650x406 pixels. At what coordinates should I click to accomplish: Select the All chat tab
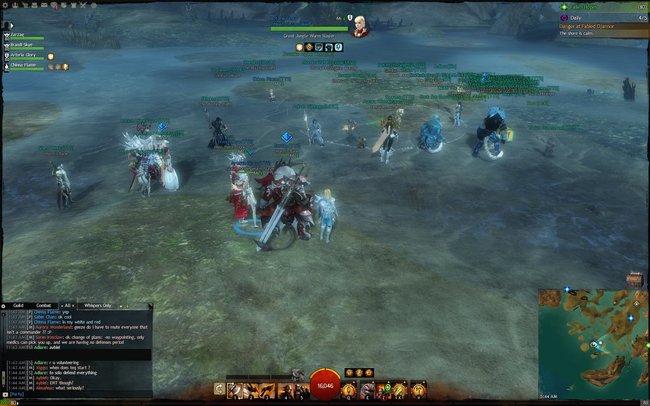[x=69, y=304]
